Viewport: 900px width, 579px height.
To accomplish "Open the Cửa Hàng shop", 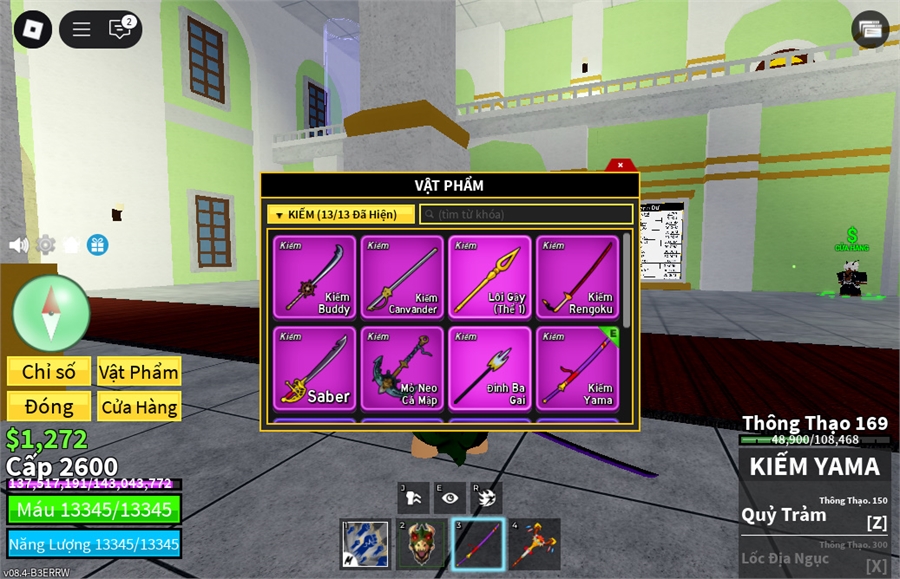I will 139,407.
